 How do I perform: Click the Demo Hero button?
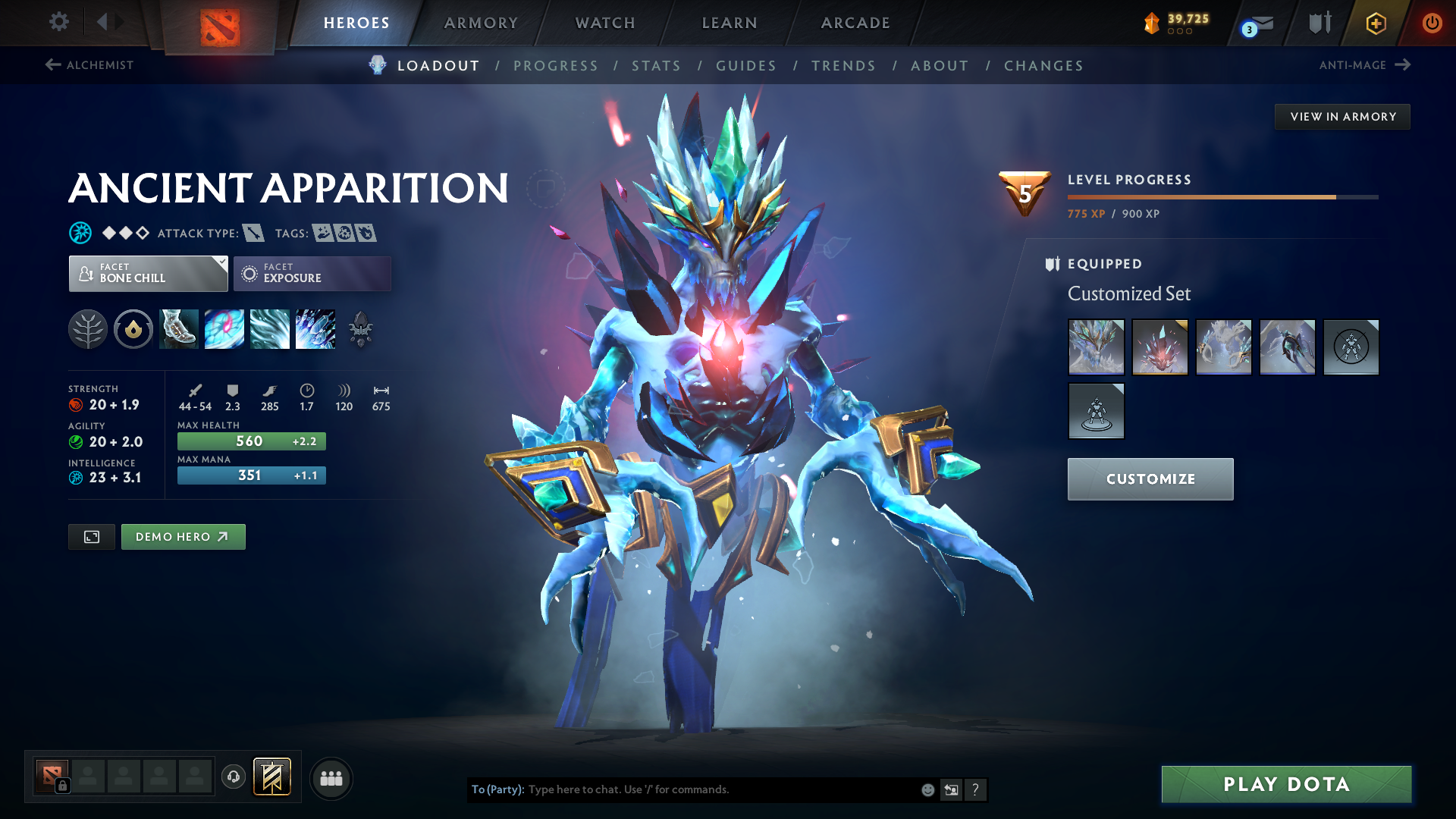tap(183, 536)
